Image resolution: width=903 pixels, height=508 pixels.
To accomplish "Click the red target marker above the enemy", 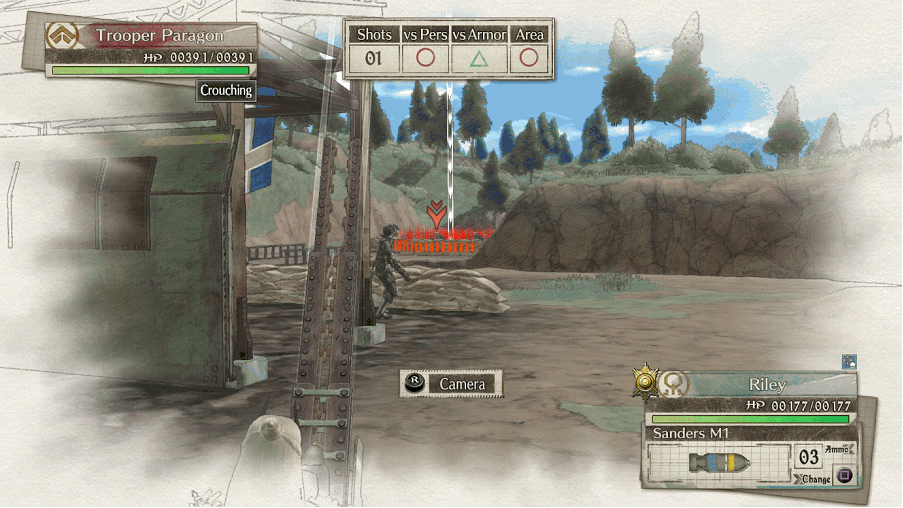I will pyautogui.click(x=435, y=213).
